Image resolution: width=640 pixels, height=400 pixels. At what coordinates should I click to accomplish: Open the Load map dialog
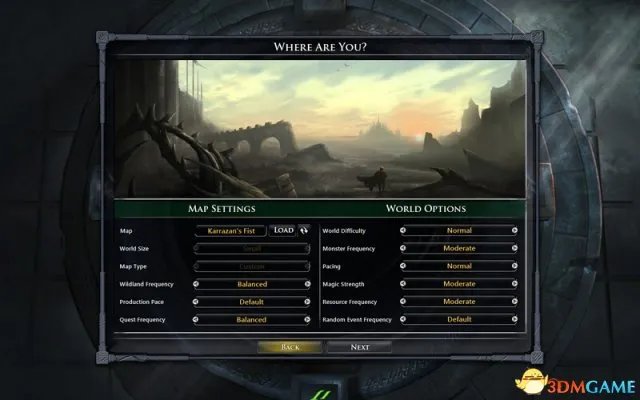click(283, 230)
